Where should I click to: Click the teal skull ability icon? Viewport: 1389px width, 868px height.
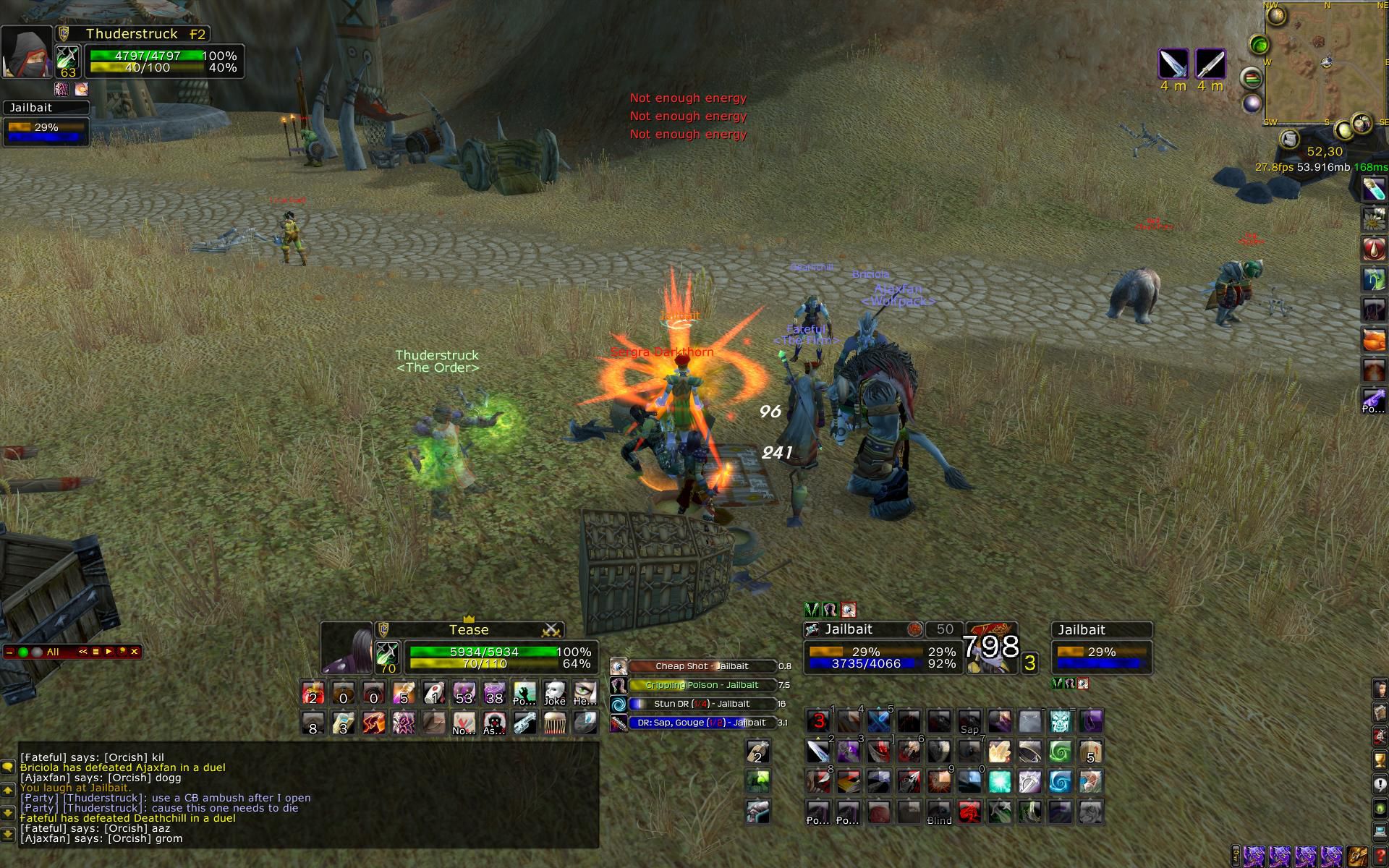point(1060,722)
